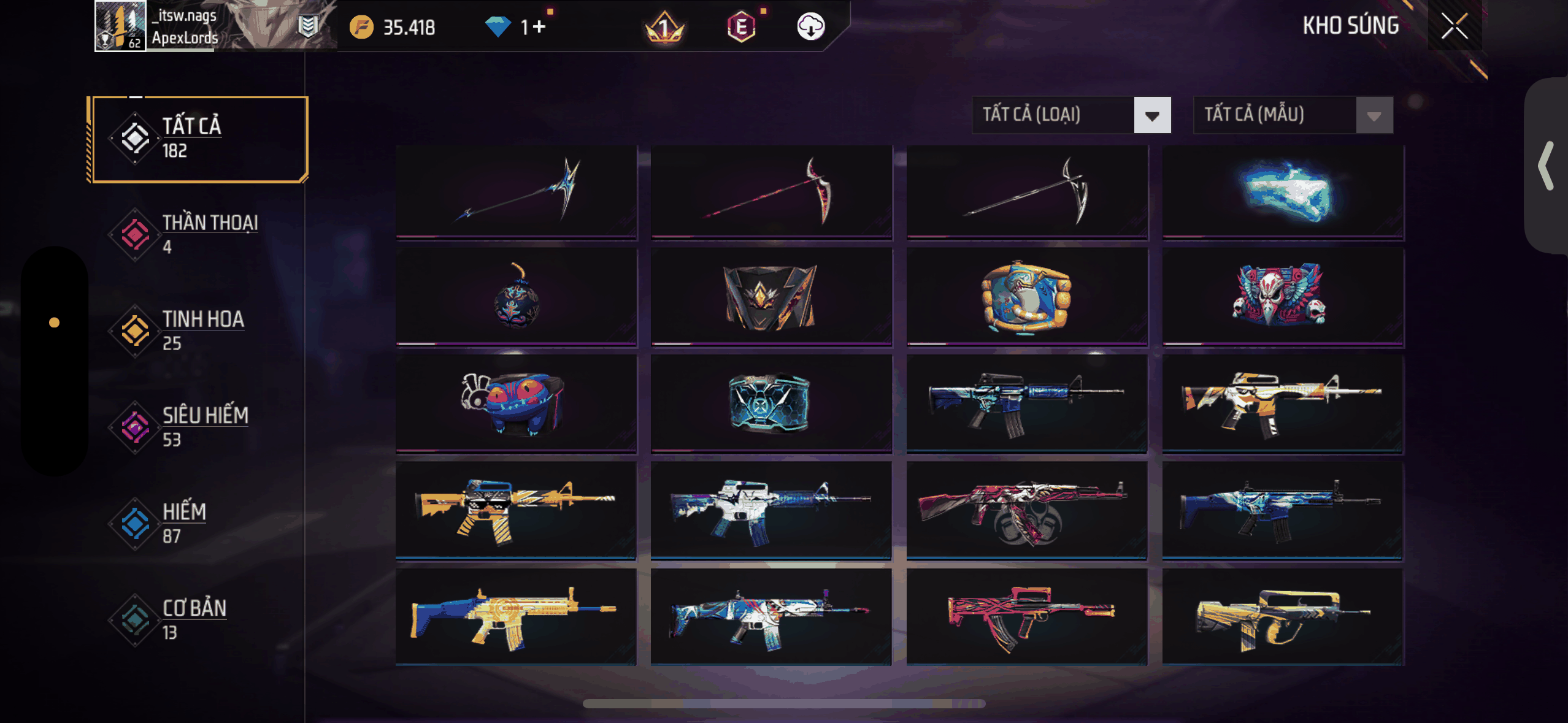This screenshot has width=1568, height=723.
Task: Switch to the Thần Thoại rarity tab
Action: pos(196,234)
